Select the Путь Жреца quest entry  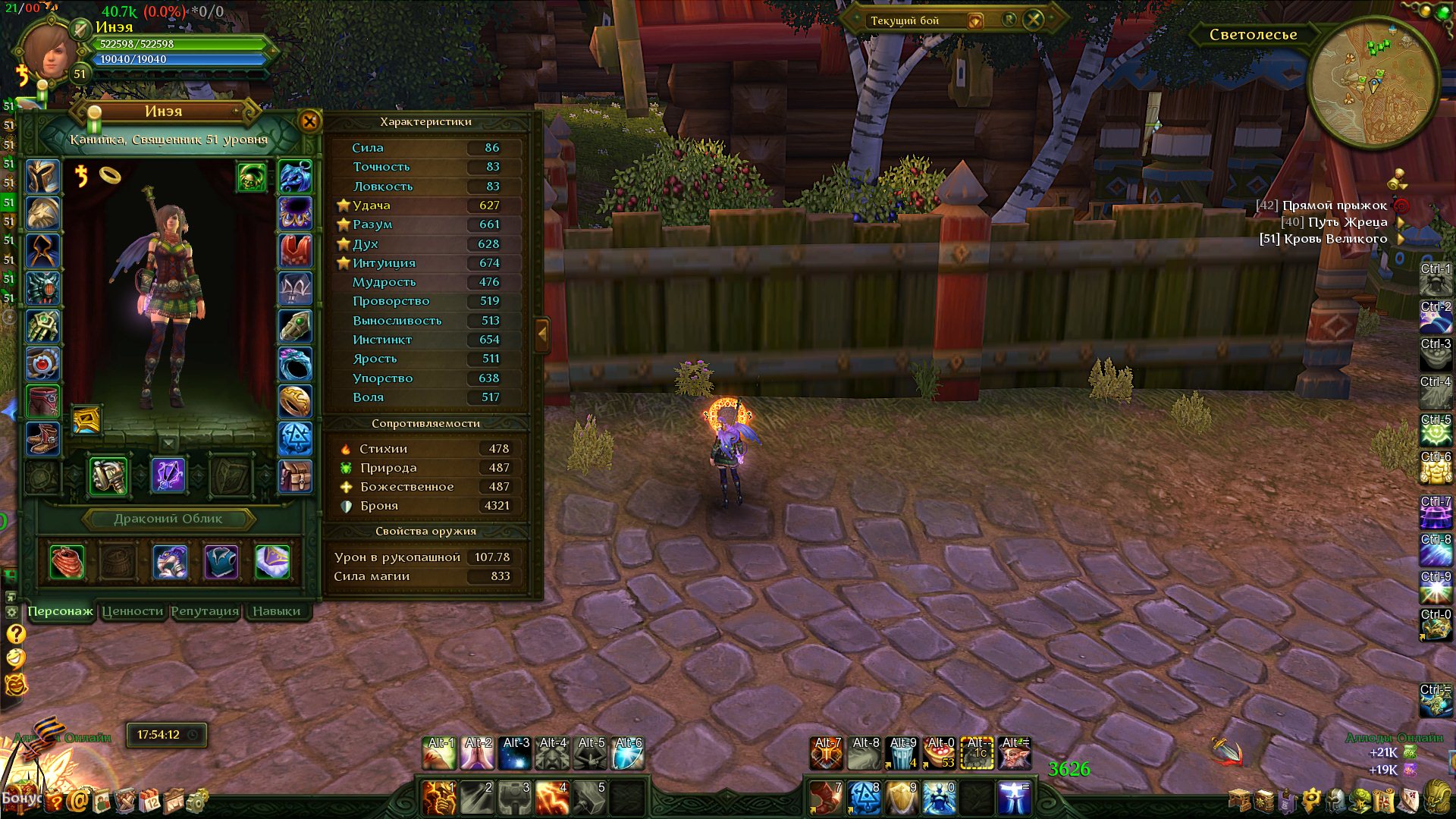pyautogui.click(x=1347, y=222)
